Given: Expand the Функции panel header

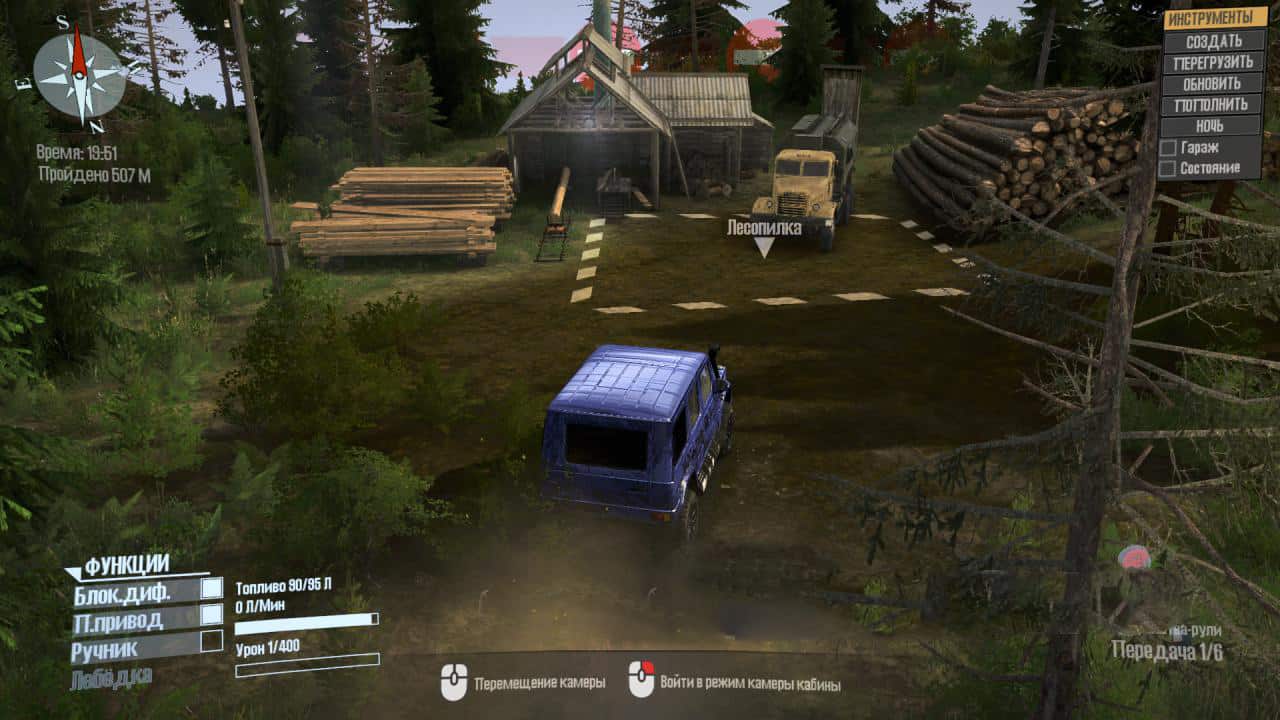Looking at the screenshot, I should (x=126, y=567).
